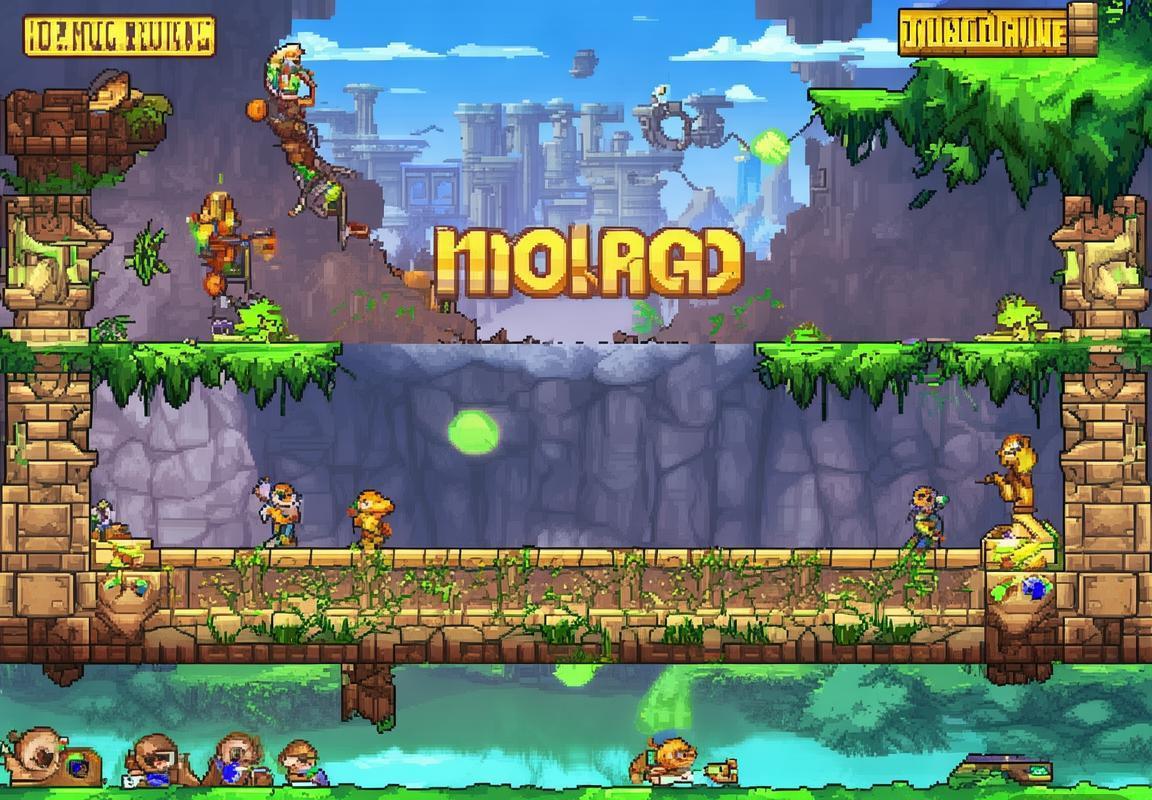Click the yellow text panel in the top-right corner

pos(983,32)
